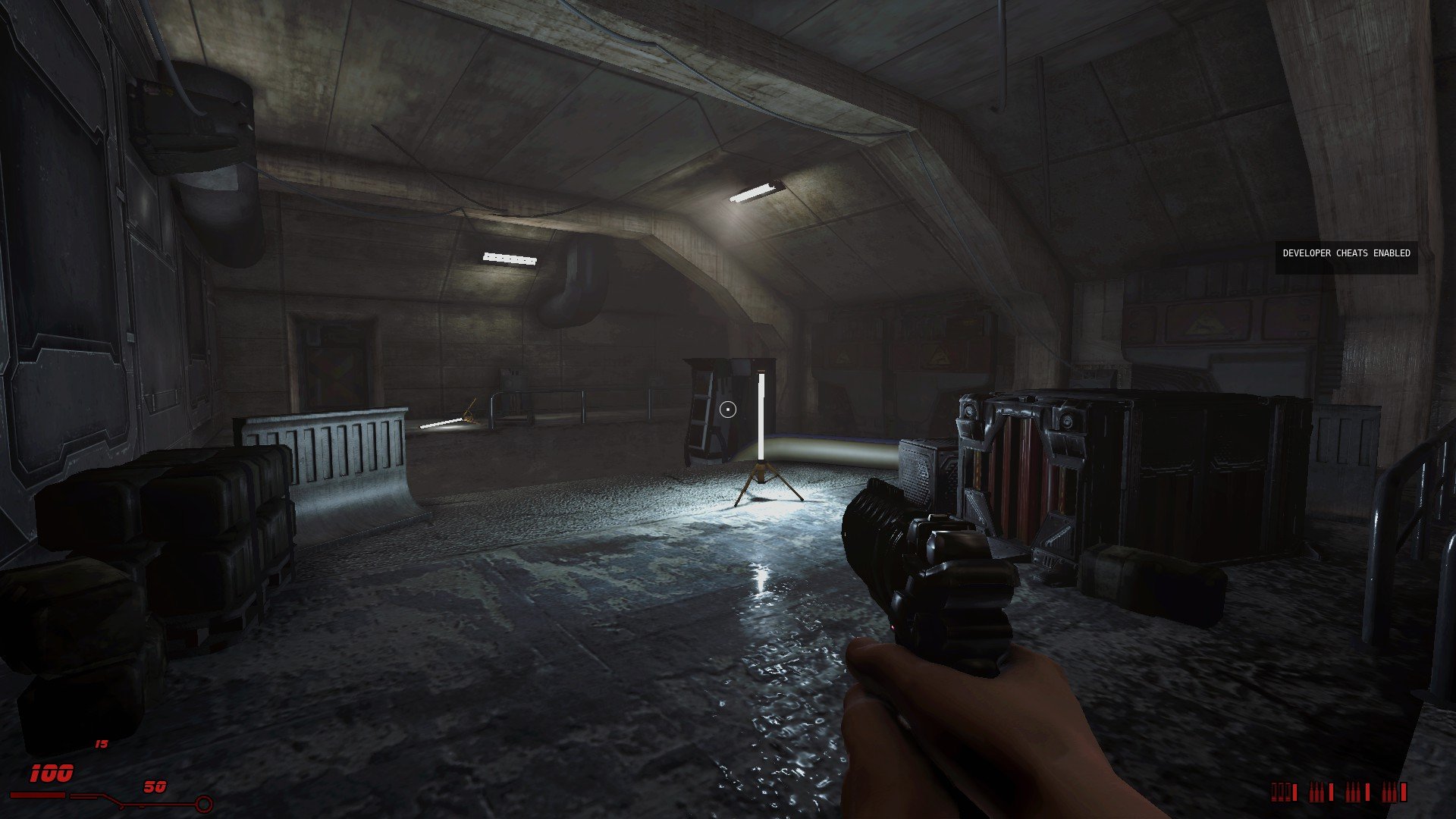Image resolution: width=1456 pixels, height=819 pixels.
Task: Click the circular scope icon on the HUD
Action: click(203, 804)
